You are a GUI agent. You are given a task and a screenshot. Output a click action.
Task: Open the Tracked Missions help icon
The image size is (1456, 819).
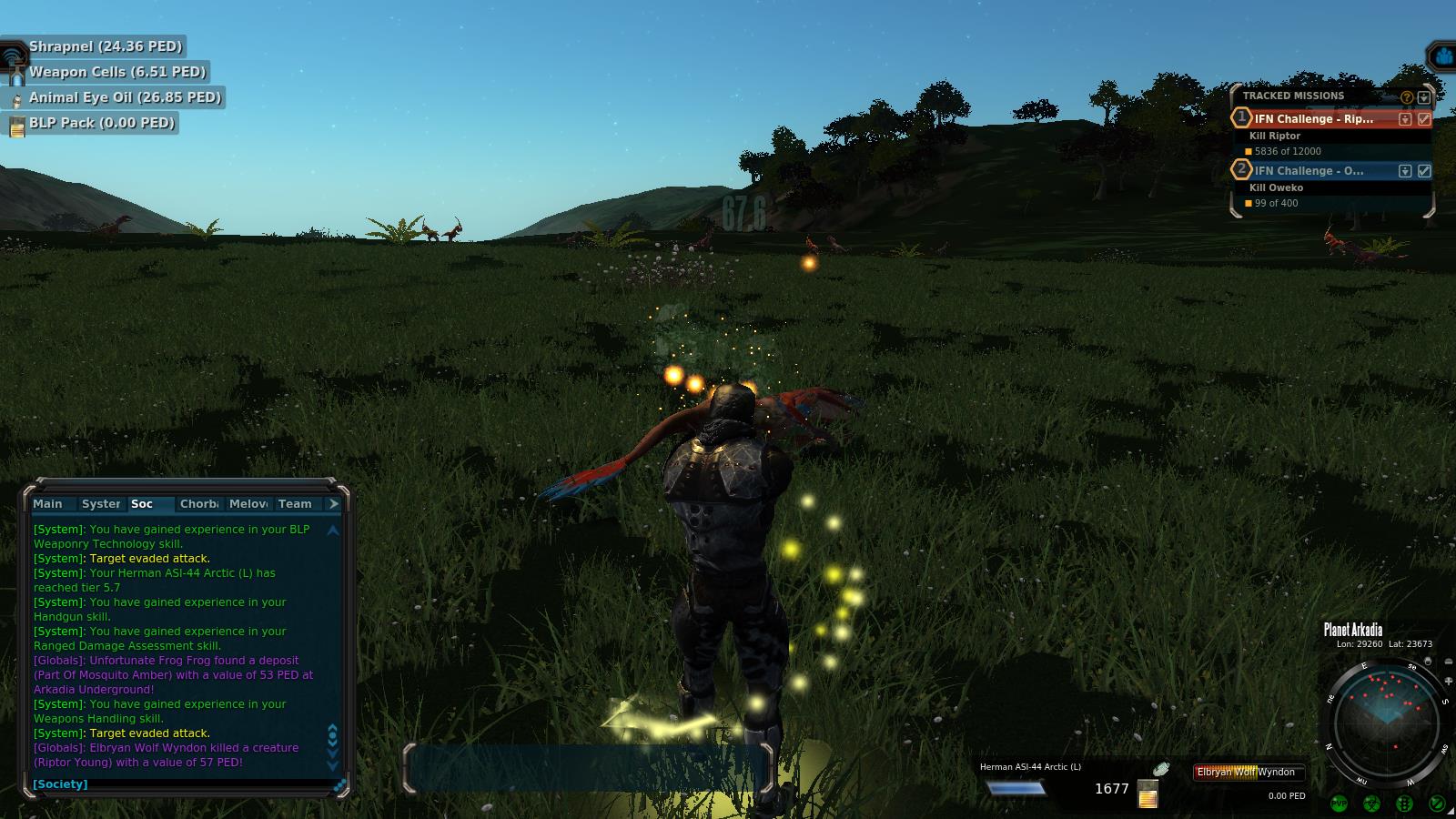(1407, 96)
